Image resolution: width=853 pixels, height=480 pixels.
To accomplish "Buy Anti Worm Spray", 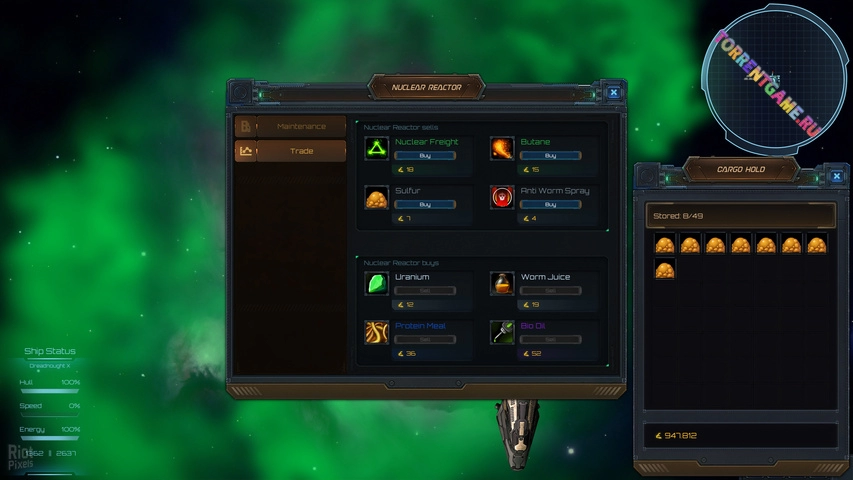I will [550, 204].
